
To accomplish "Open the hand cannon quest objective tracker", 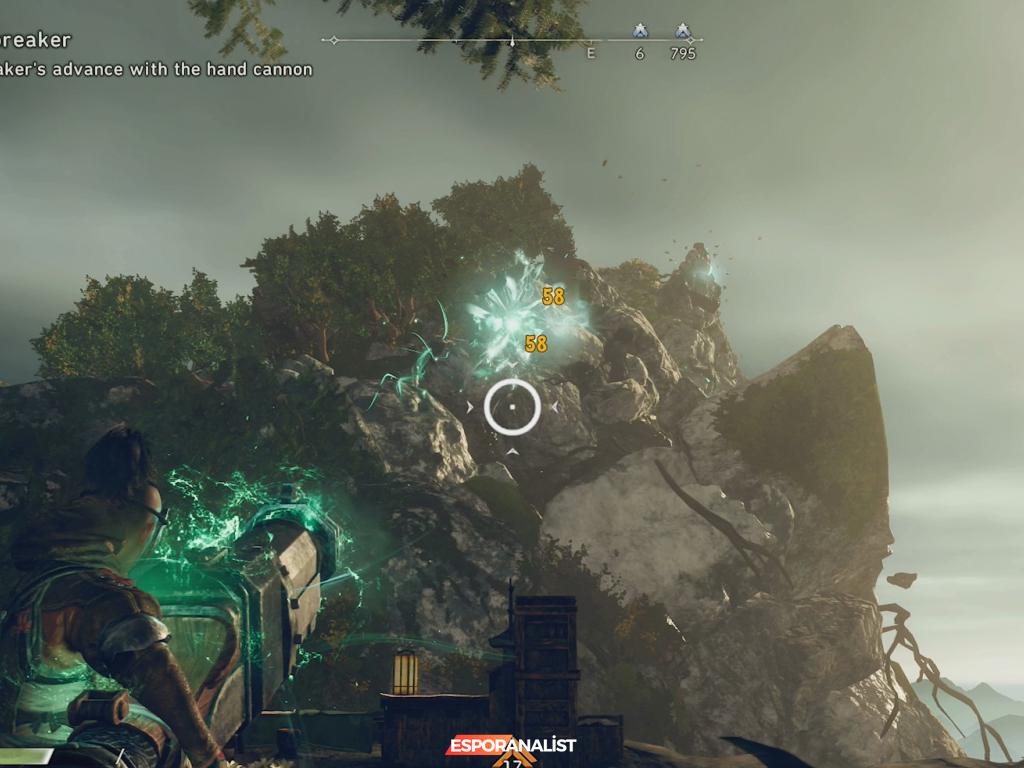I will [157, 69].
